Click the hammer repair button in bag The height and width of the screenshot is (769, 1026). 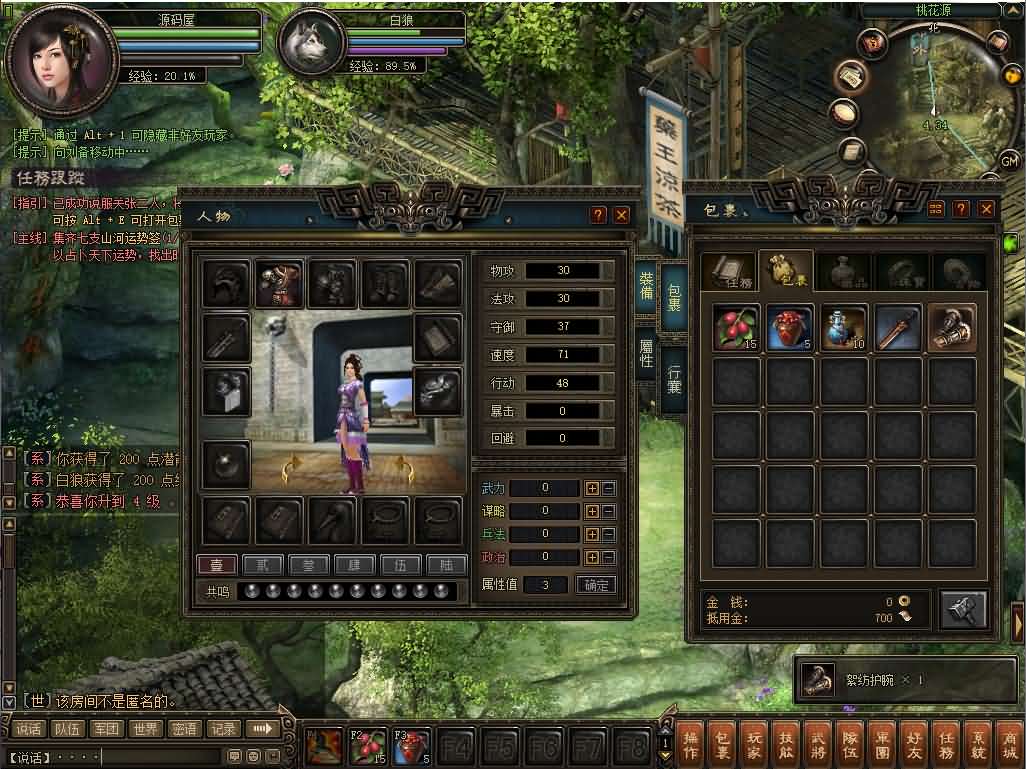tap(963, 609)
